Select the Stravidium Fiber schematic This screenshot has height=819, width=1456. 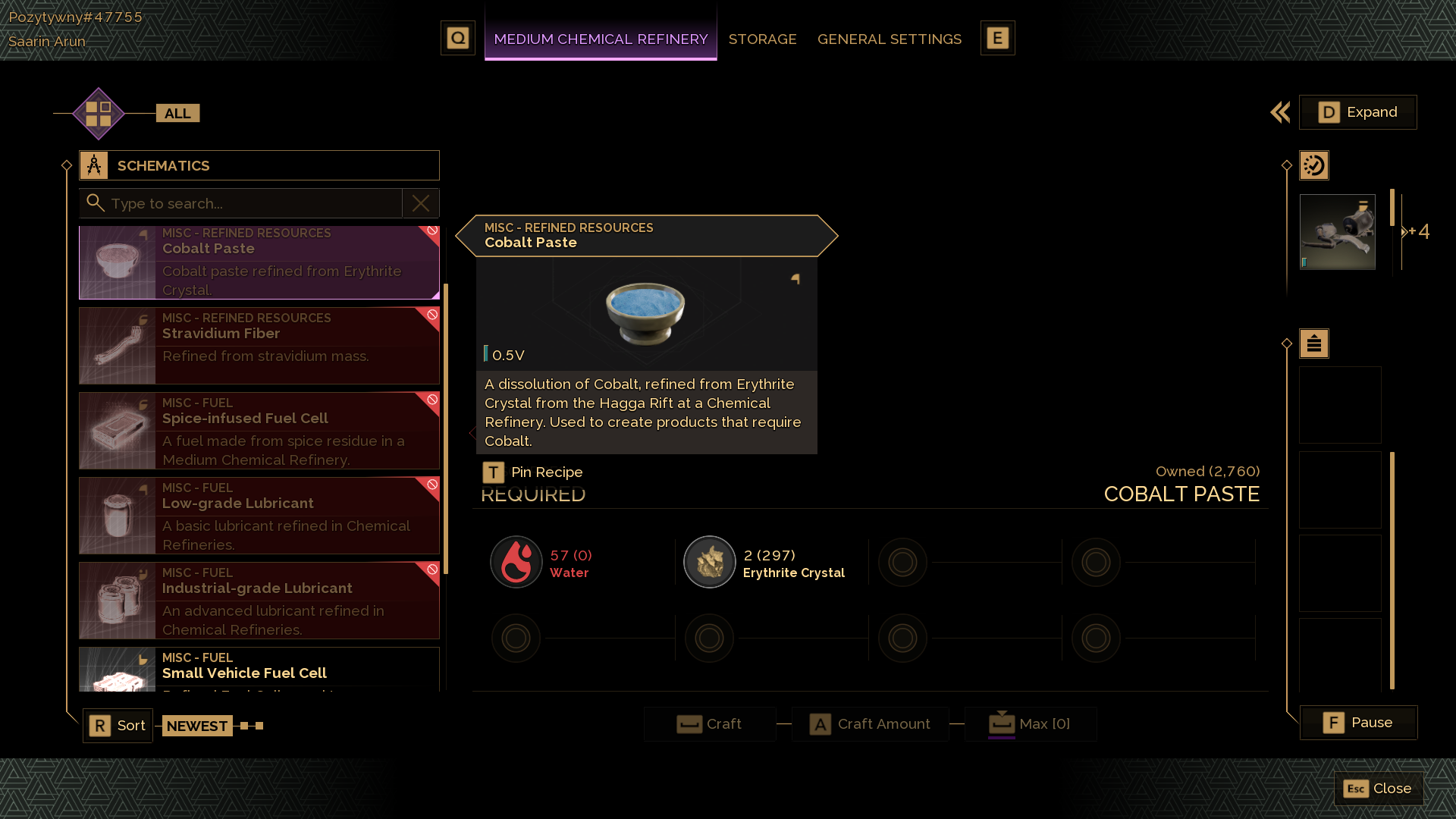coord(259,345)
